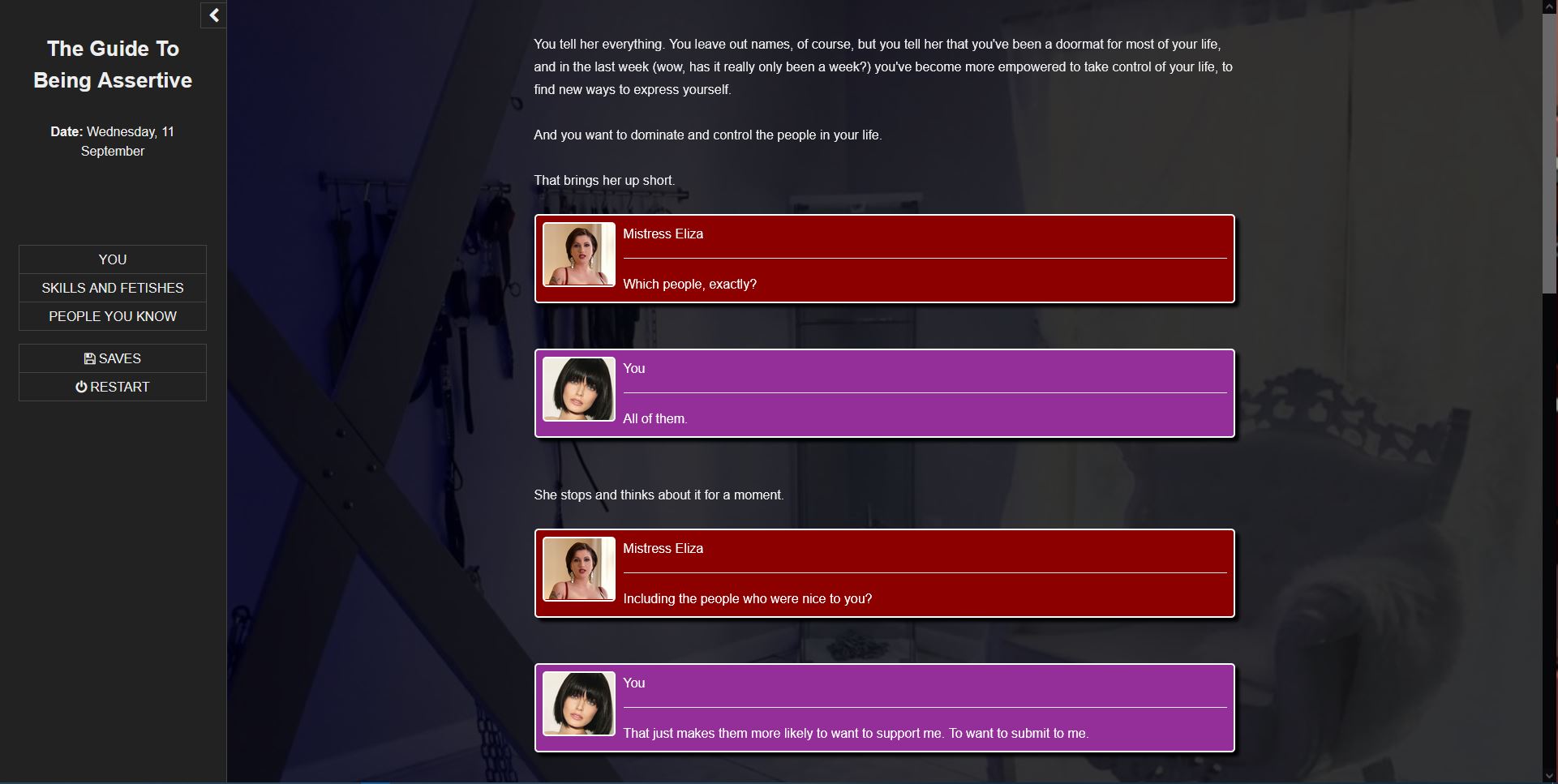The image size is (1558, 784).
Task: Open the SAVES panel
Action: [x=112, y=358]
